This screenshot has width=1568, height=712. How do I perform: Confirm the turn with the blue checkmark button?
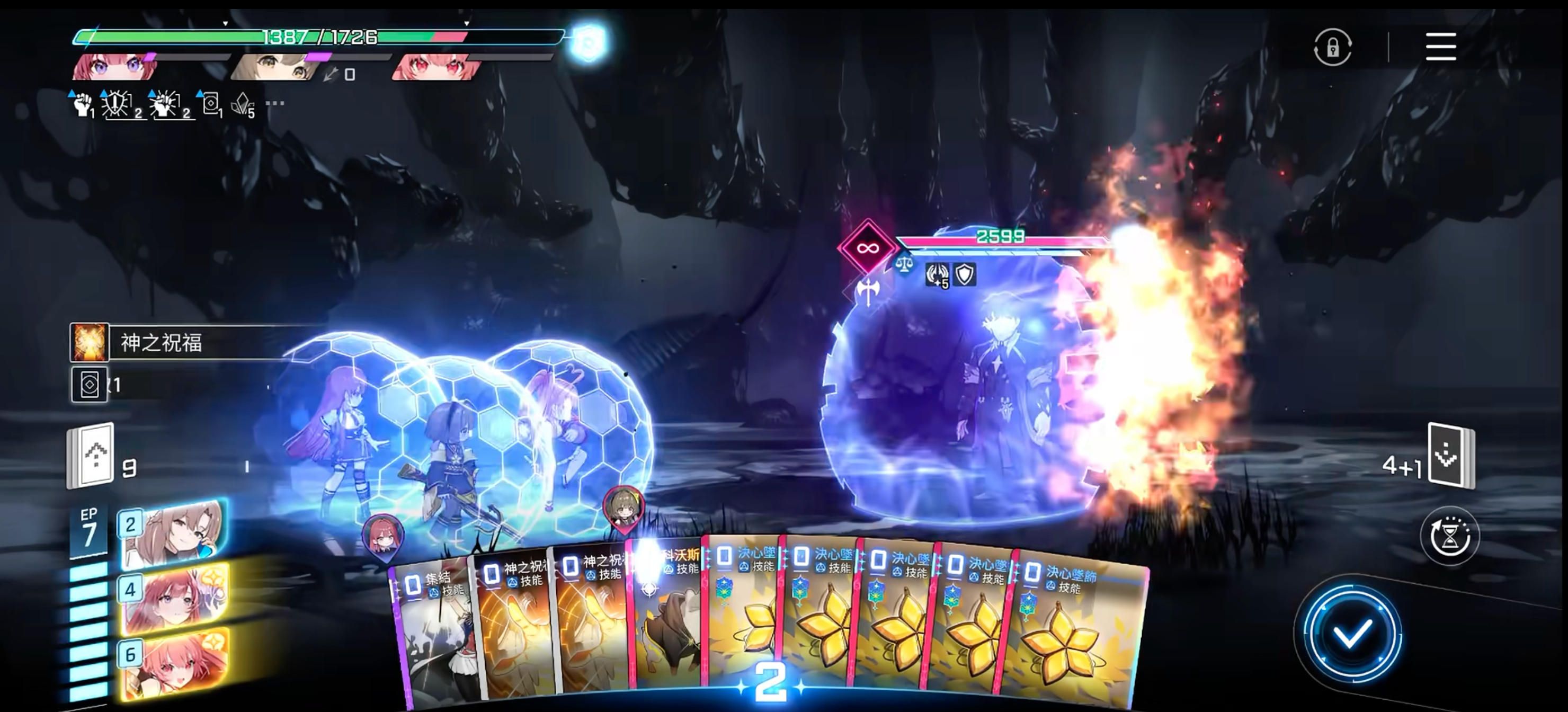point(1351,633)
